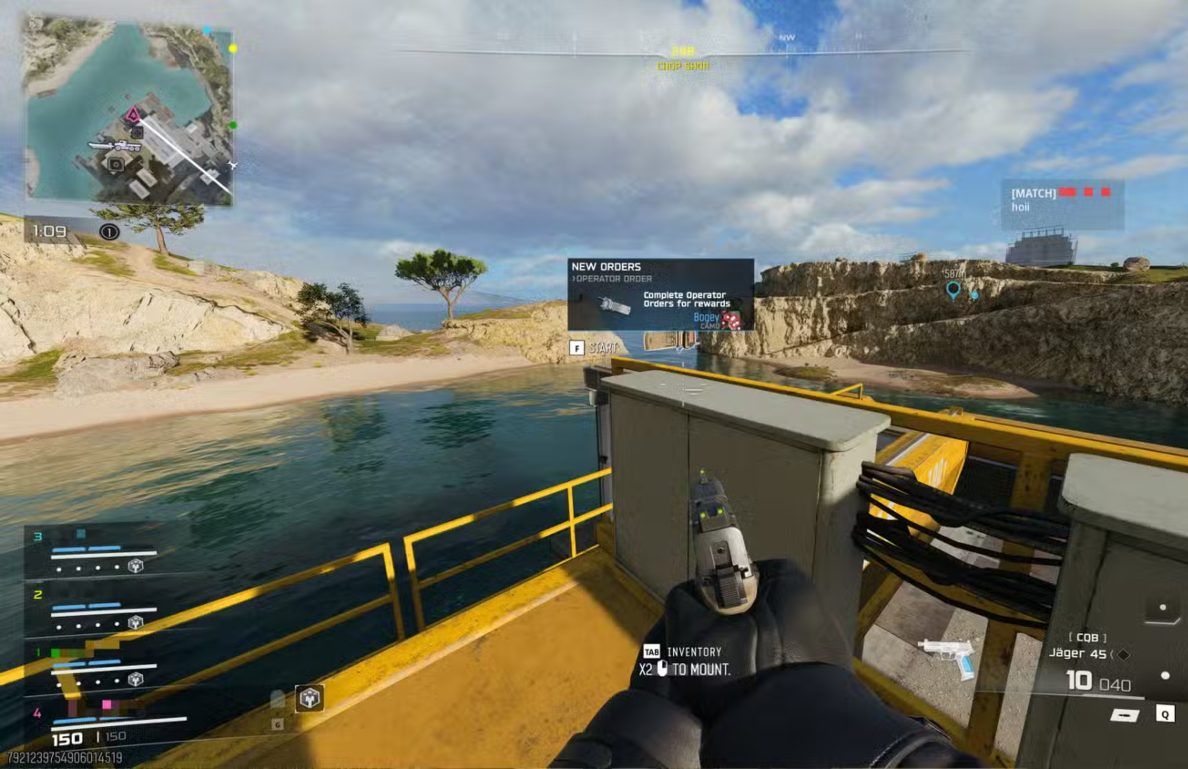Image resolution: width=1188 pixels, height=769 pixels.
Task: Select the pink player marker on minimap
Action: pyautogui.click(x=130, y=115)
